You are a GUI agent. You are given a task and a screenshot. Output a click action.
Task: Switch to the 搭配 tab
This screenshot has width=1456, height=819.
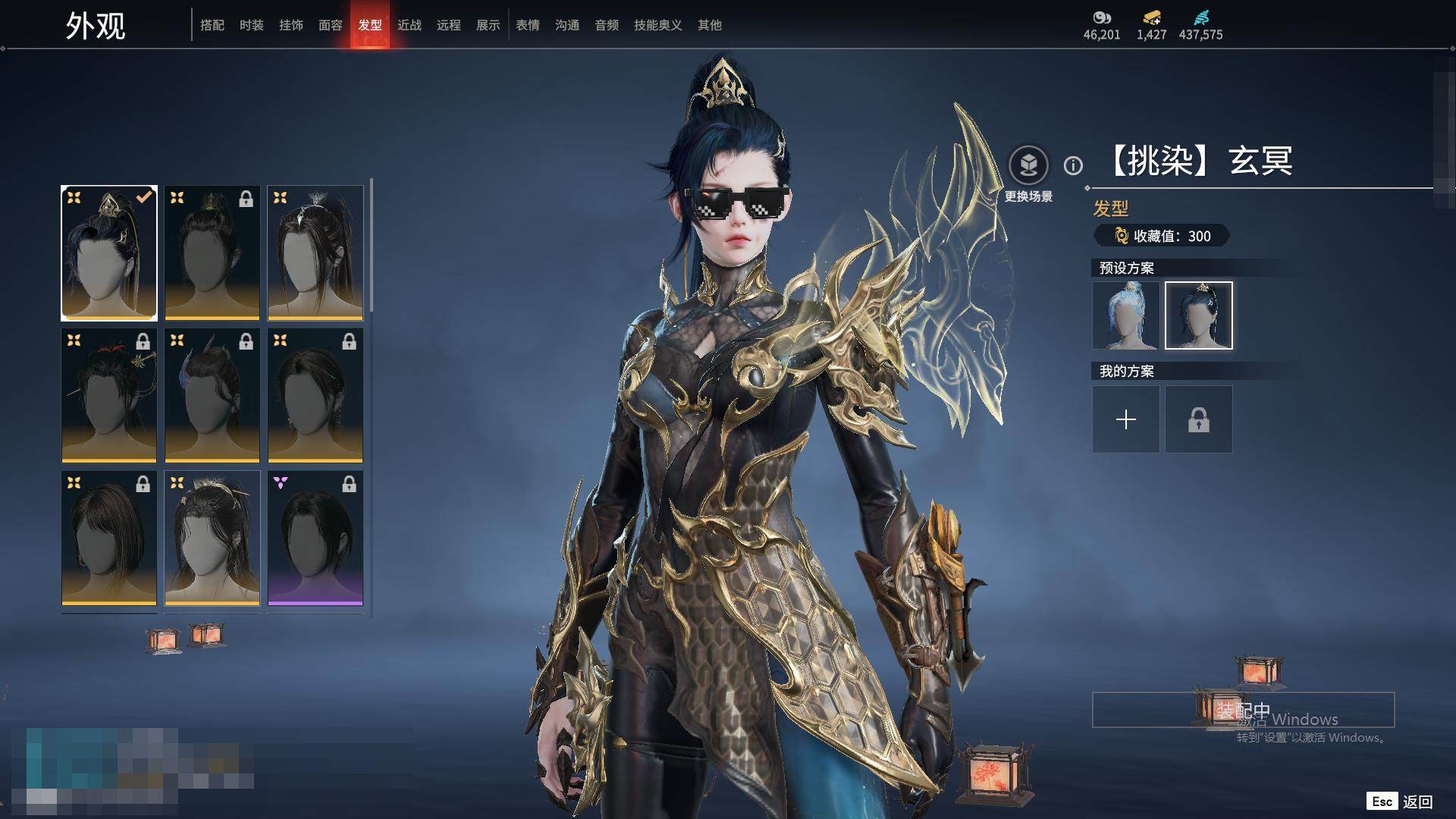point(212,25)
